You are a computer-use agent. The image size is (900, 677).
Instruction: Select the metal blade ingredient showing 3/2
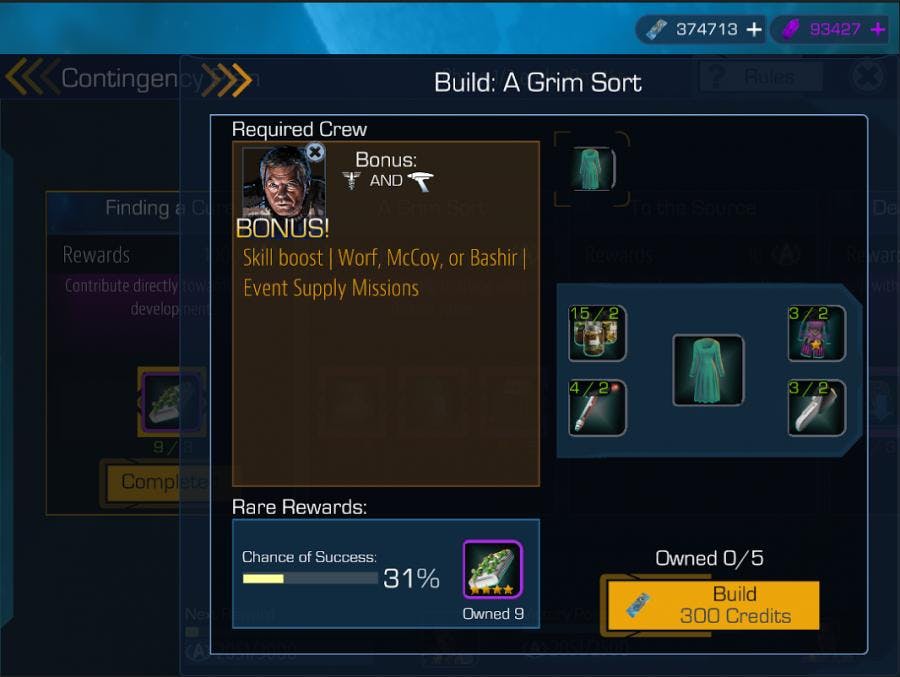pos(816,408)
